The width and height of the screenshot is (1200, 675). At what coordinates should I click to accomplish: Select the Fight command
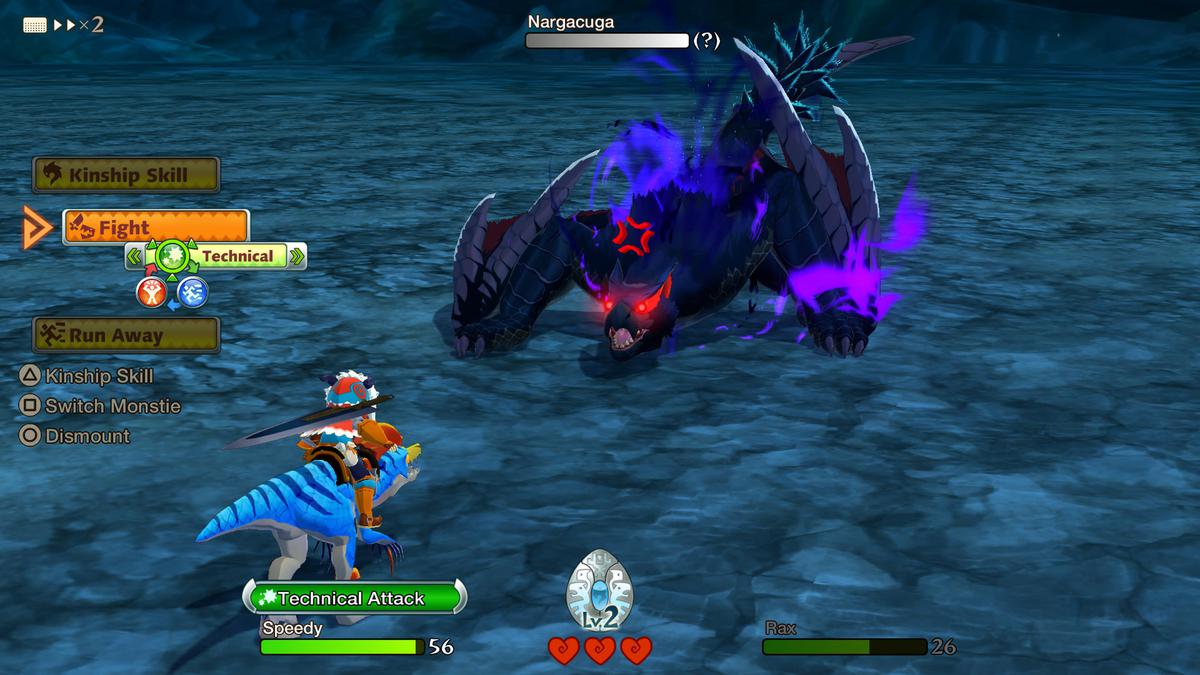pyautogui.click(x=155, y=228)
